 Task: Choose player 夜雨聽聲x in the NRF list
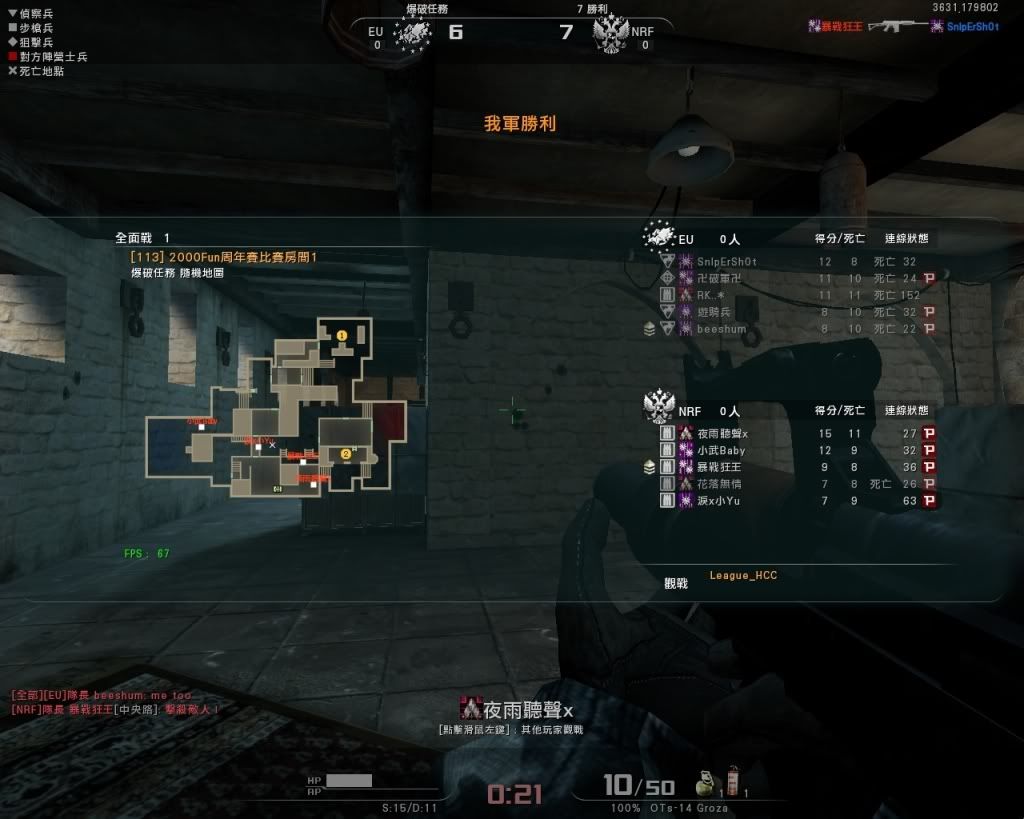722,433
